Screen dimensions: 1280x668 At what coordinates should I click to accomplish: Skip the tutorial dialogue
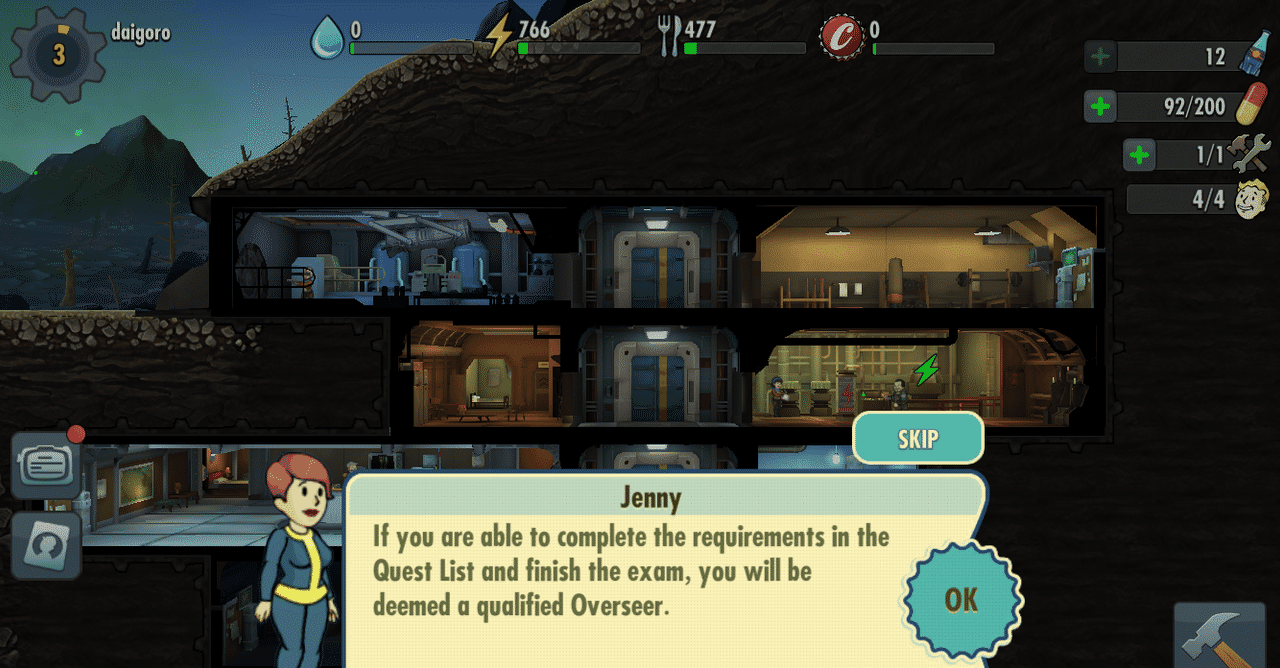point(918,438)
